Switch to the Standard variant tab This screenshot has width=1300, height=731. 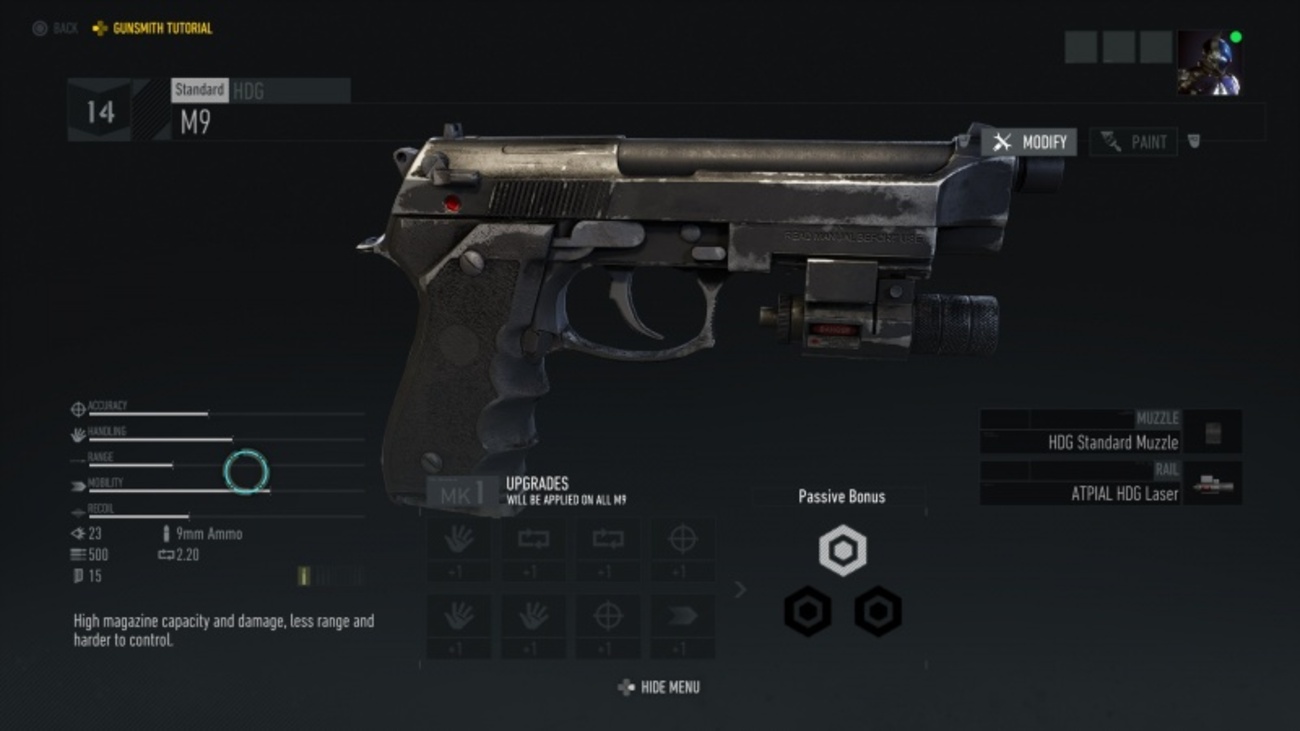tap(200, 90)
